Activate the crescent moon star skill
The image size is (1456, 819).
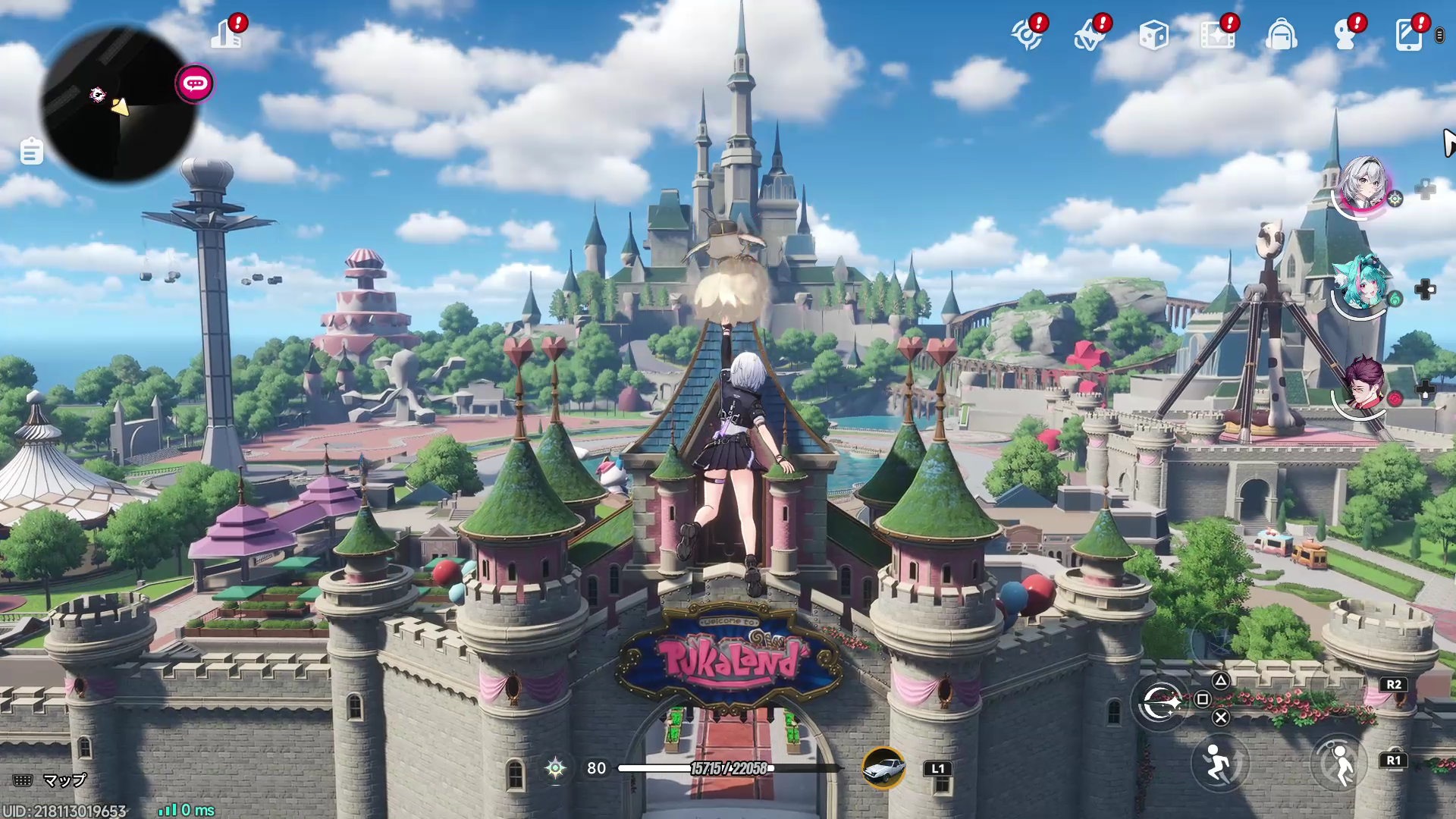(1159, 704)
